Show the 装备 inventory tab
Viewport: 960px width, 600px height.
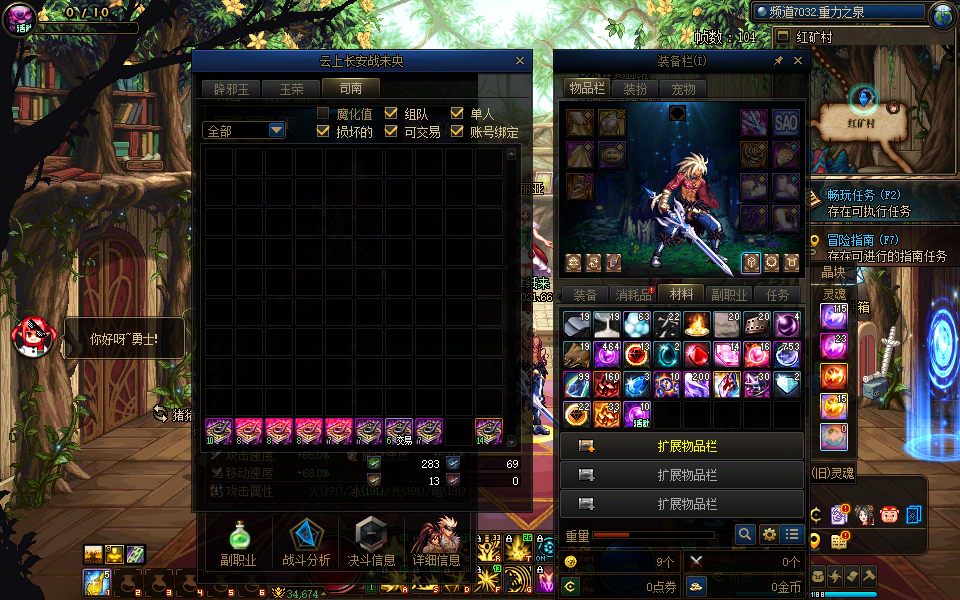[x=584, y=295]
